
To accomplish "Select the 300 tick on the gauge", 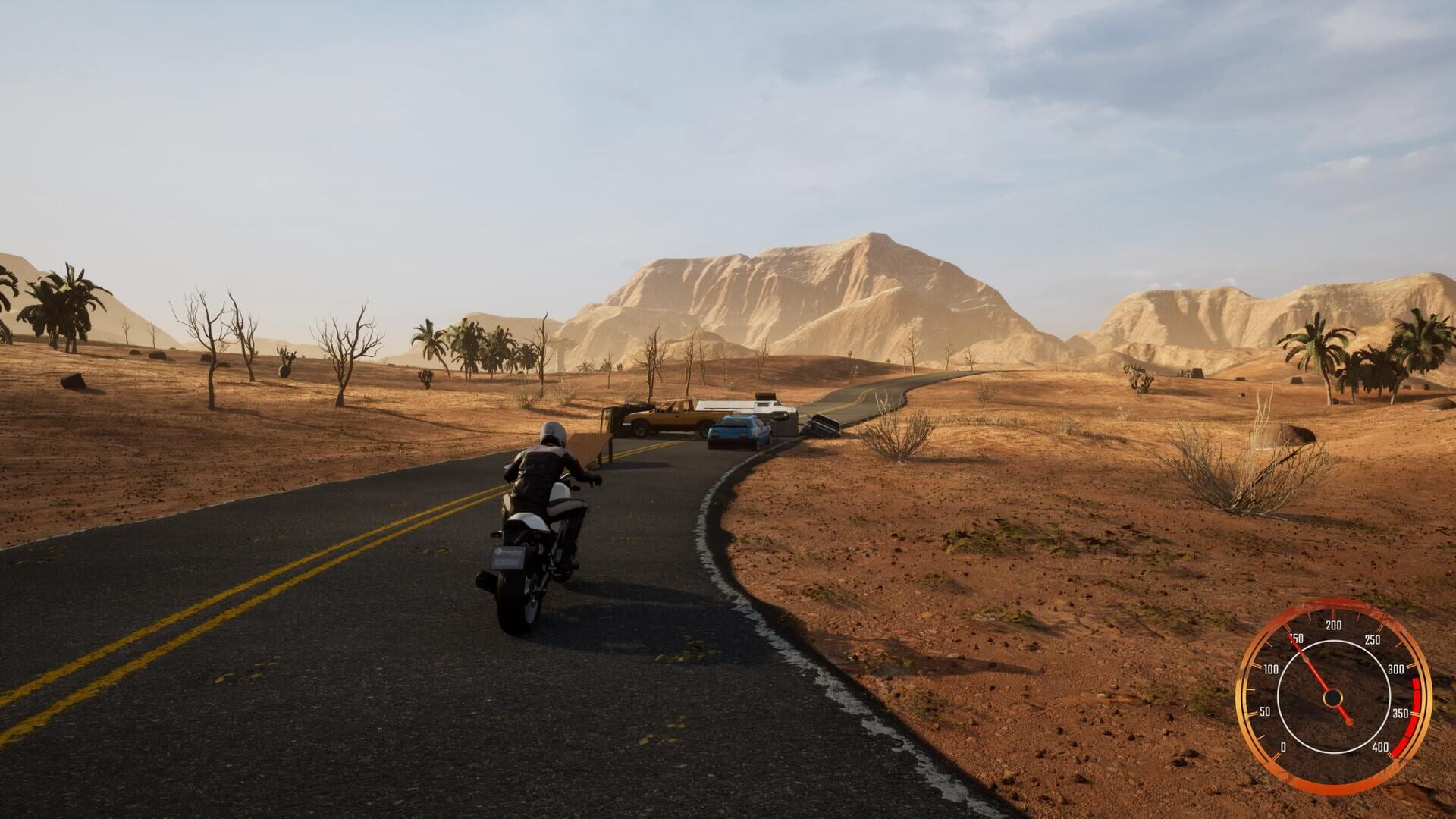I will click(1396, 668).
